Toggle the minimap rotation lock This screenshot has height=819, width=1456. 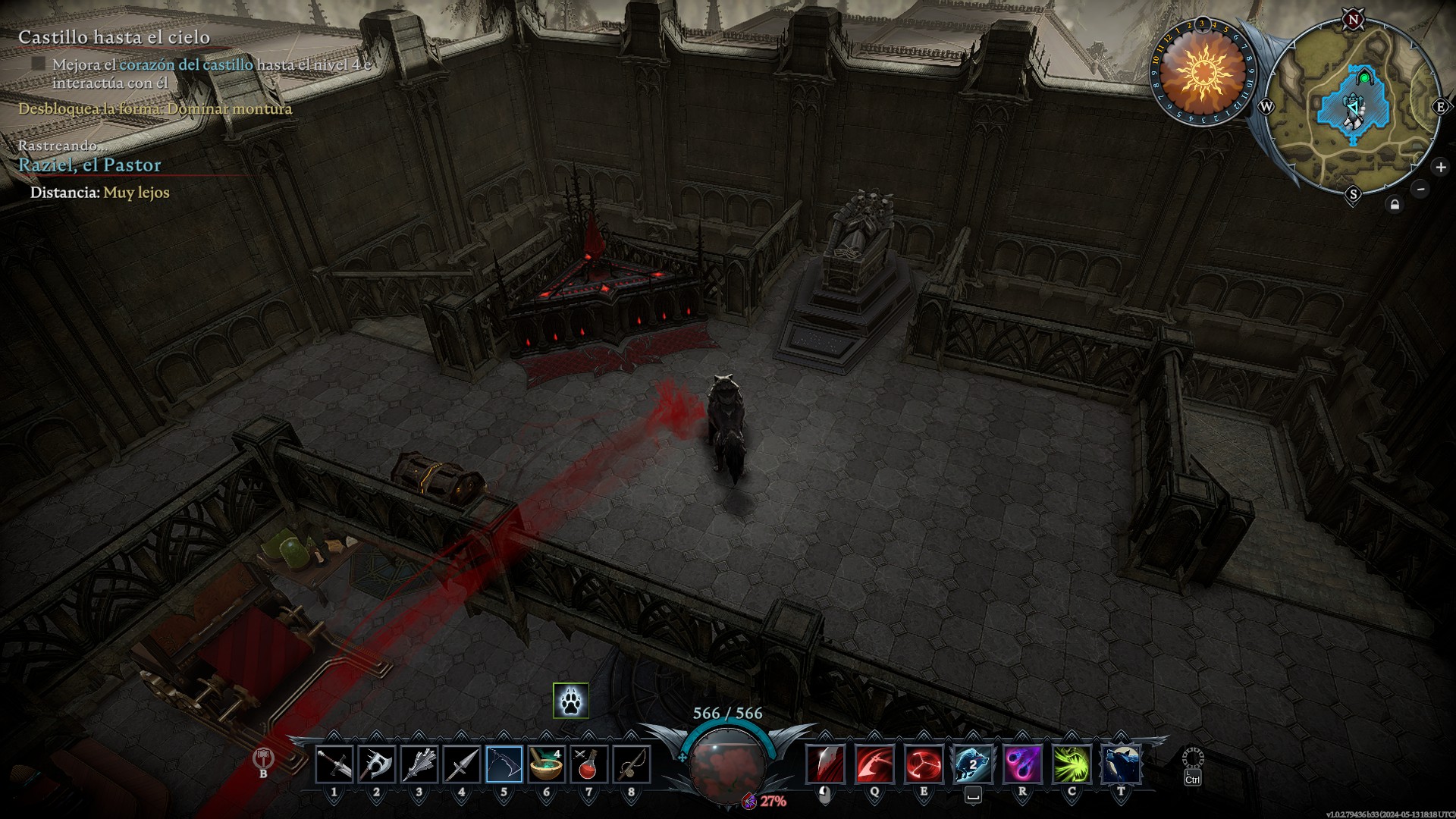pyautogui.click(x=1394, y=205)
